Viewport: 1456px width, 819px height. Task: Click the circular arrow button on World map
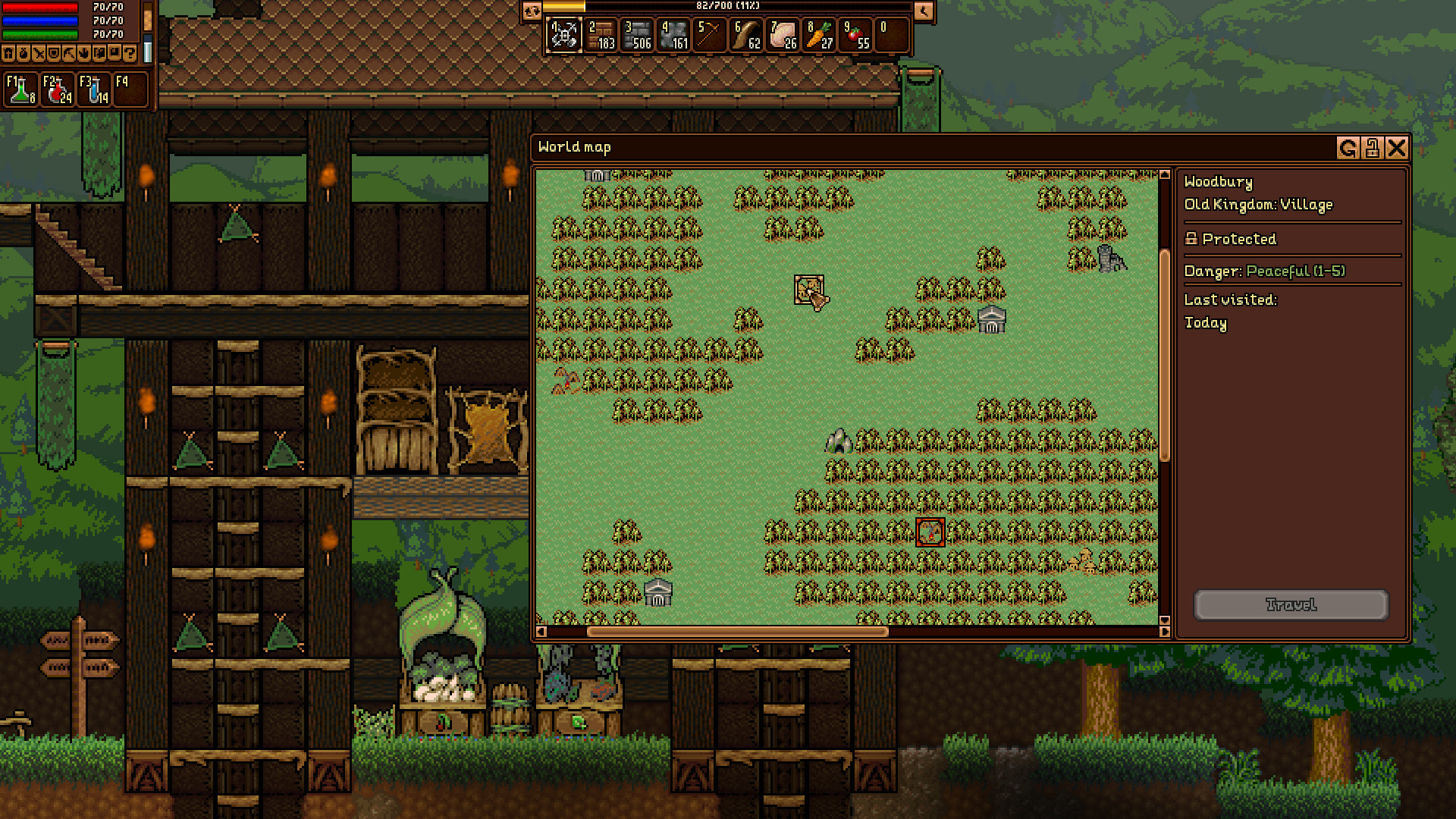tap(1348, 148)
